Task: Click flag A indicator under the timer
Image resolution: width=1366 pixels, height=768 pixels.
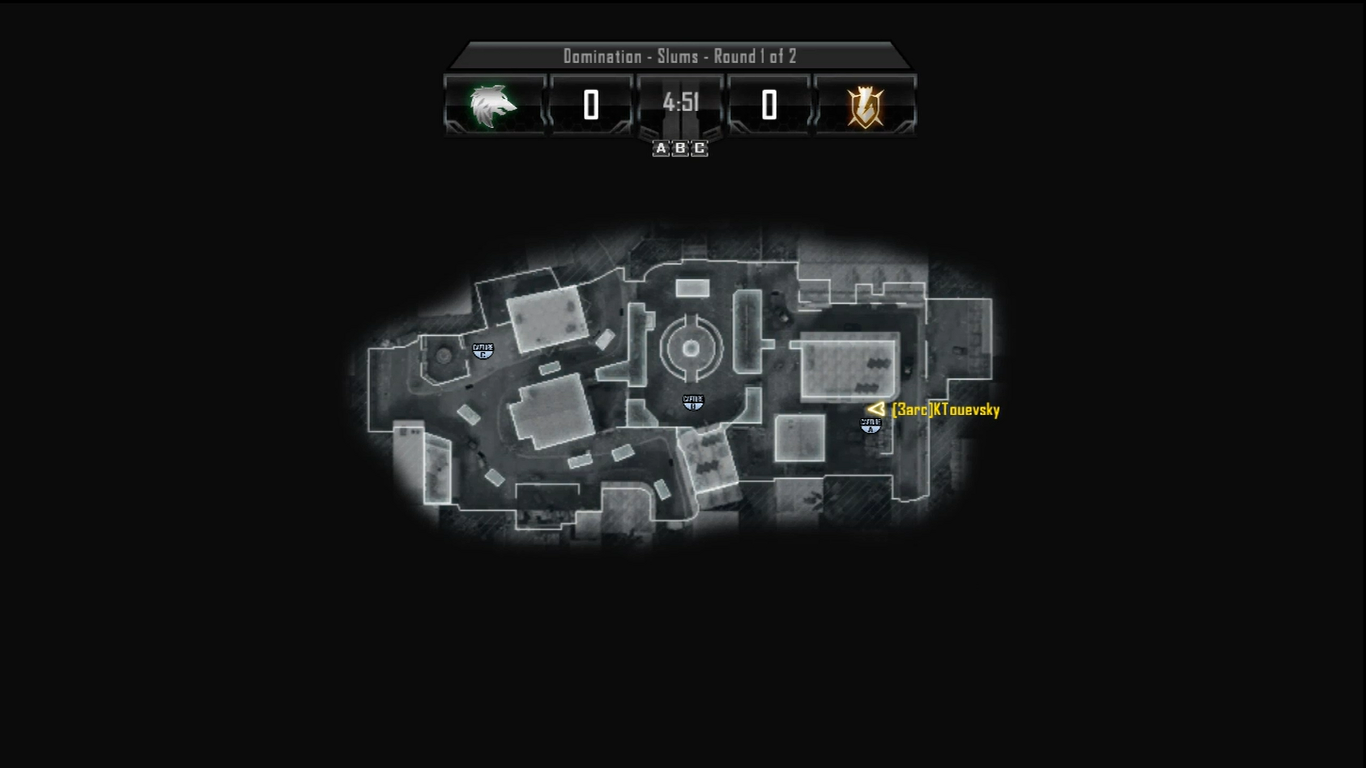Action: point(661,149)
